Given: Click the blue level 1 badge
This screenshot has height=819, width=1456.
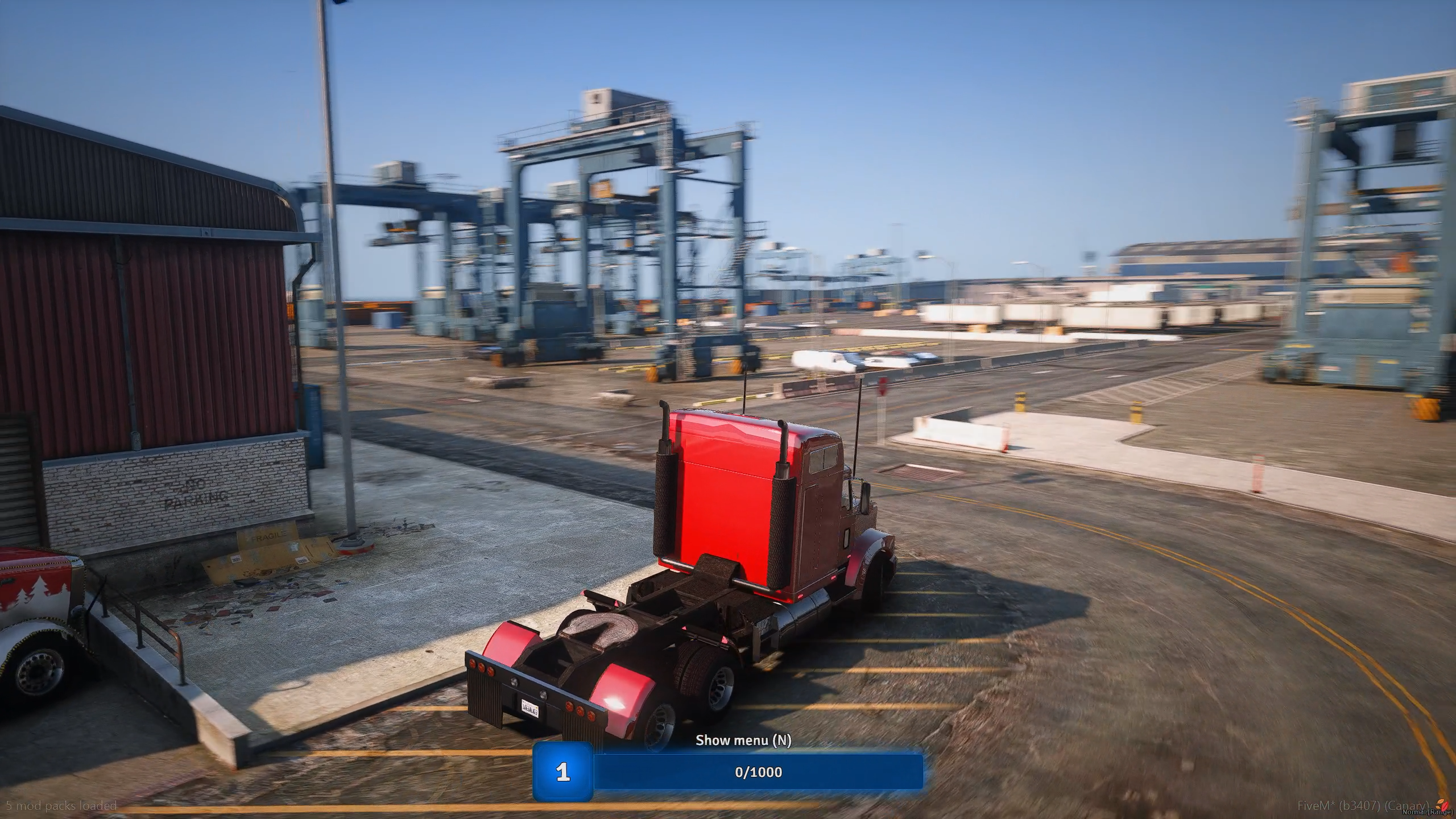Looking at the screenshot, I should pos(563,772).
